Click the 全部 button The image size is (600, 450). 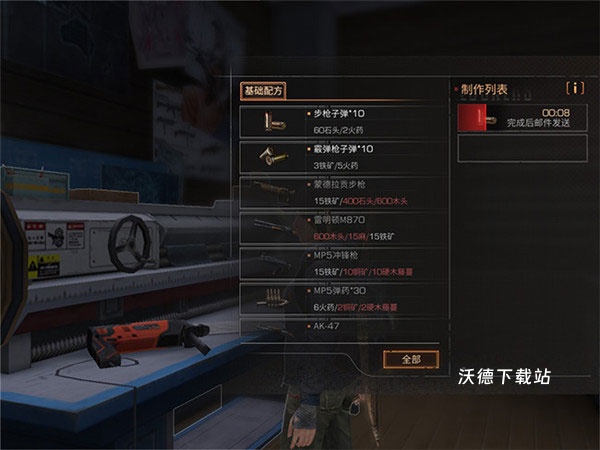410,359
